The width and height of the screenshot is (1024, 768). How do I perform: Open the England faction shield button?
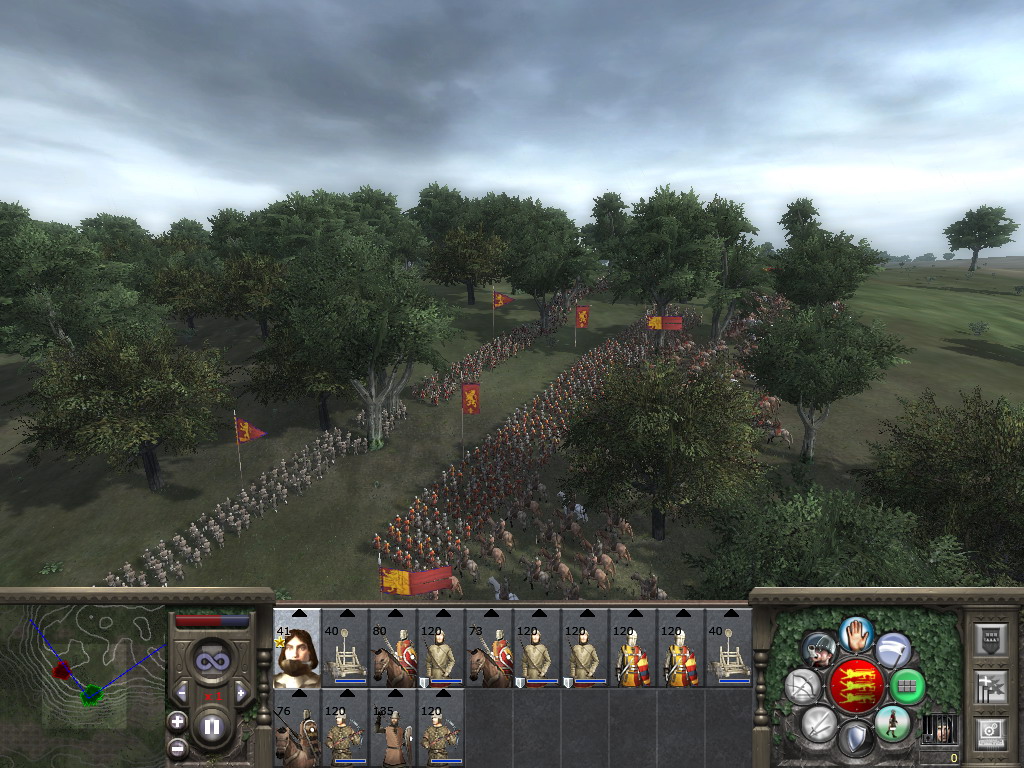coord(857,686)
